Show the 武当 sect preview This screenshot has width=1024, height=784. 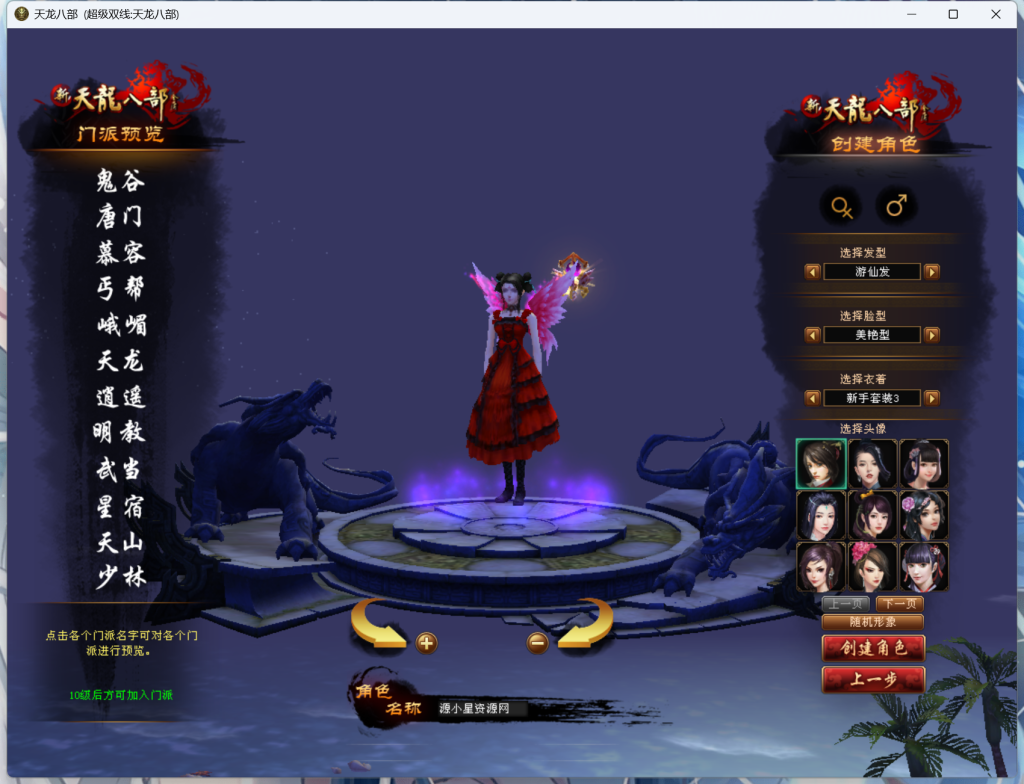point(120,469)
